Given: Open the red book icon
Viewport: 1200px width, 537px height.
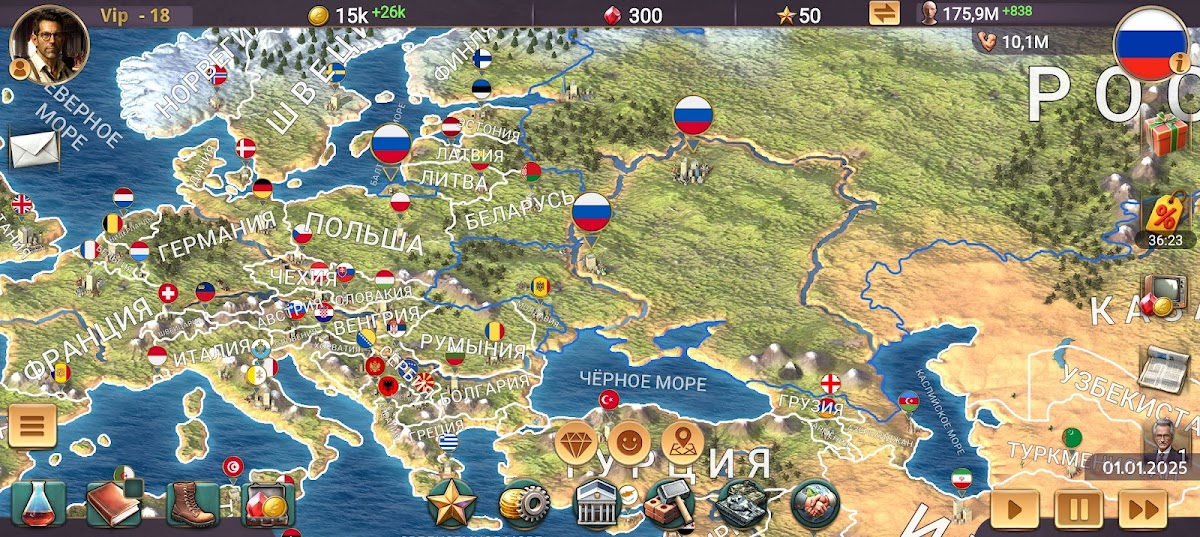Looking at the screenshot, I should point(113,504).
